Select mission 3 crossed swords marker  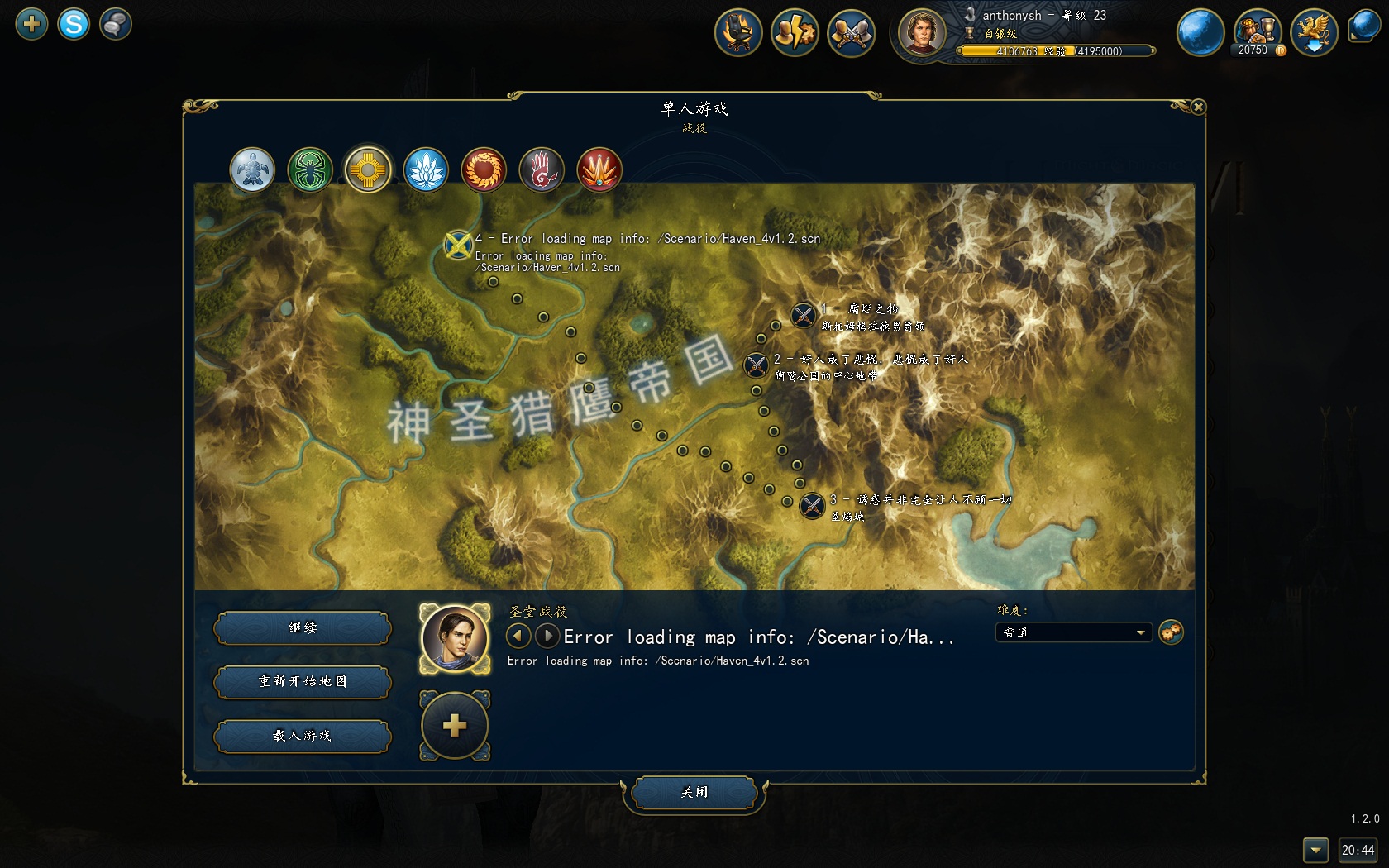click(813, 505)
